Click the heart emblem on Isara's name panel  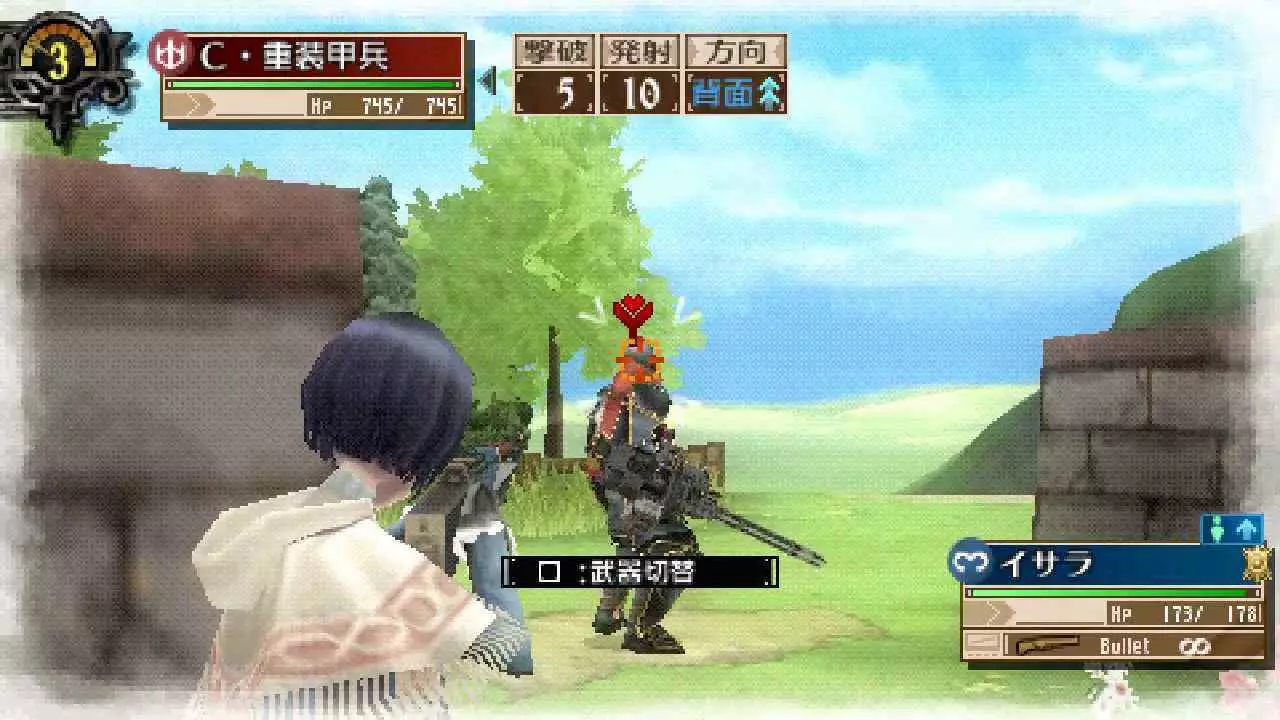[968, 562]
